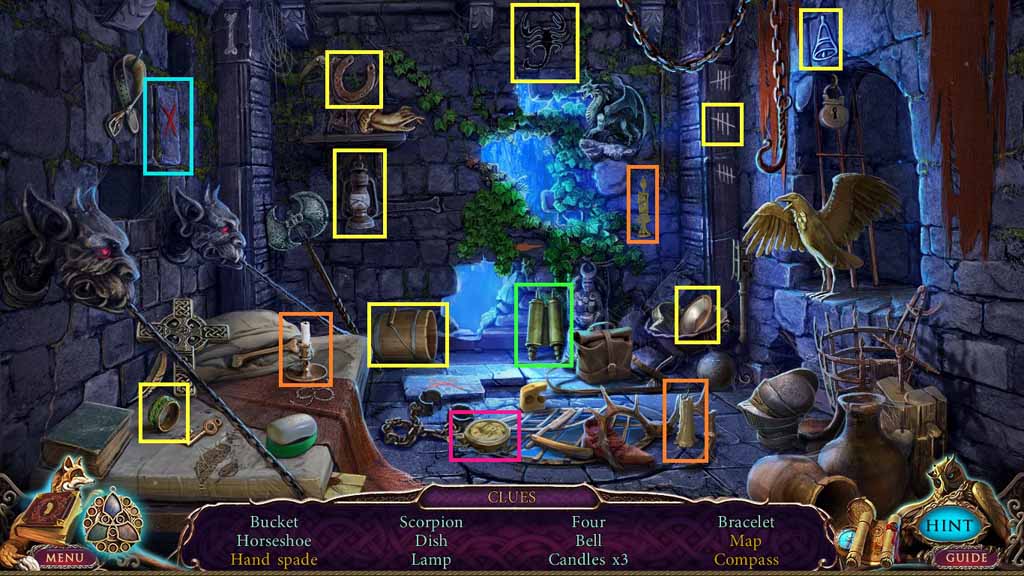This screenshot has width=1024, height=576.
Task: Select the Scorpion clue word
Action: (431, 522)
